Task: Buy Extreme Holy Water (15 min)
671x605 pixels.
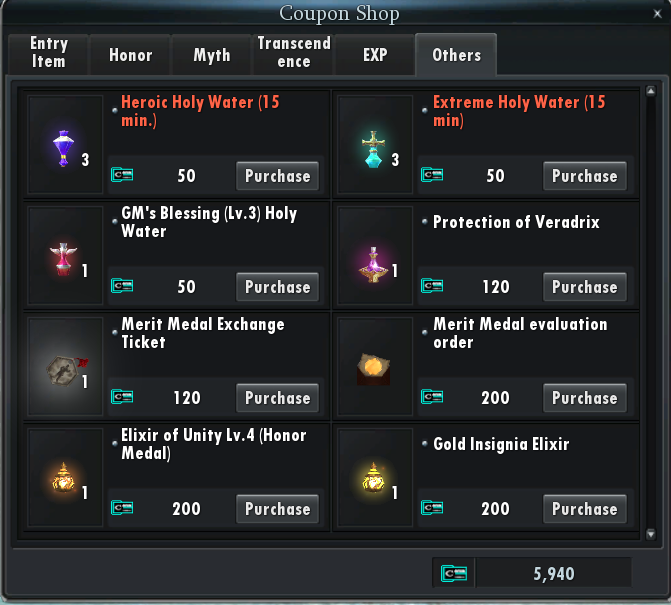Action: (x=585, y=176)
